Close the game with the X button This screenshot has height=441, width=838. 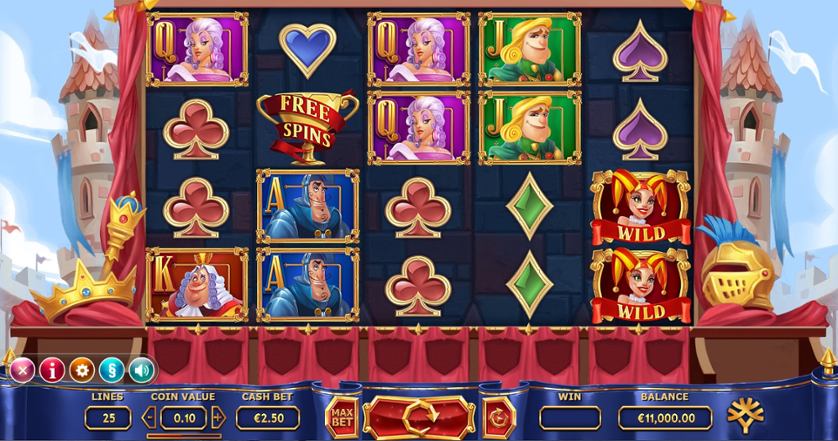coord(21,369)
